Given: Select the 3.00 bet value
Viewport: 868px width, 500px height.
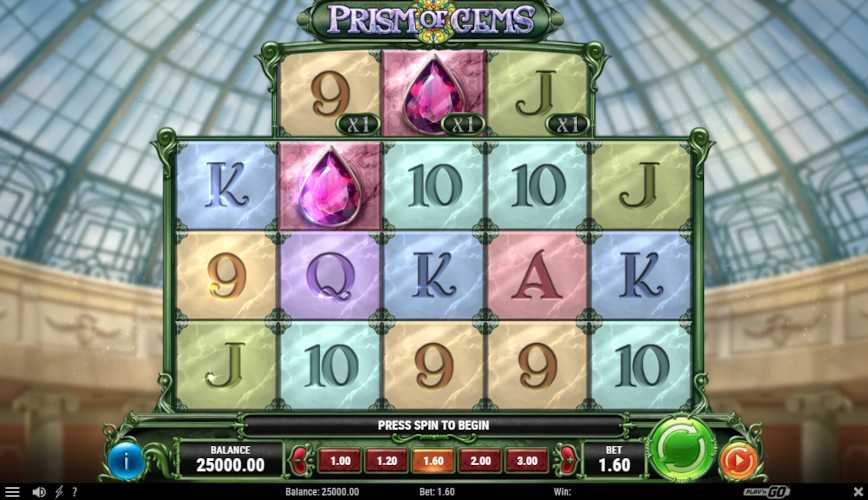Looking at the screenshot, I should pos(526,461).
